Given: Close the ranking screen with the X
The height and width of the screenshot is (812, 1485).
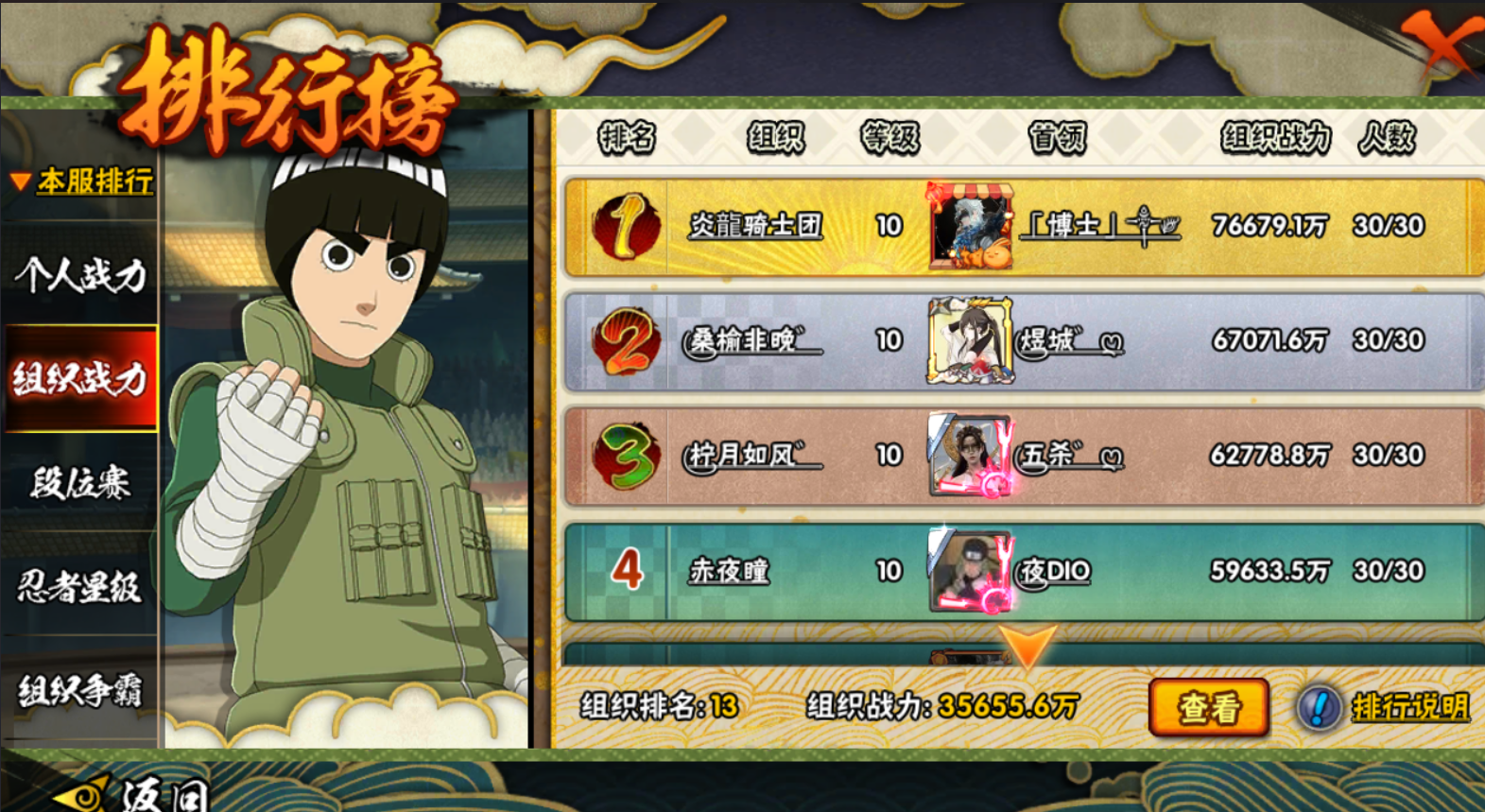Looking at the screenshot, I should click(x=1442, y=43).
